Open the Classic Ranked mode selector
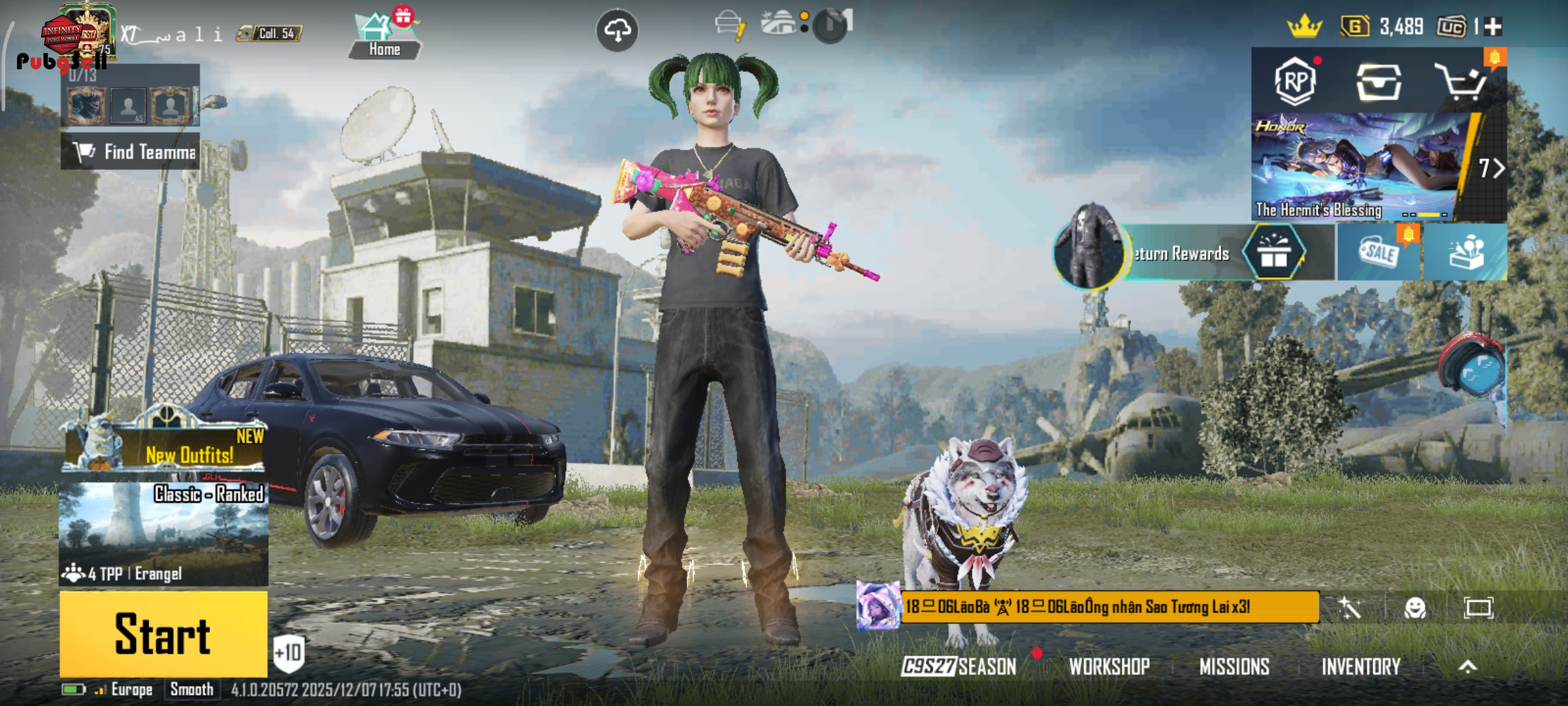 pyautogui.click(x=163, y=533)
